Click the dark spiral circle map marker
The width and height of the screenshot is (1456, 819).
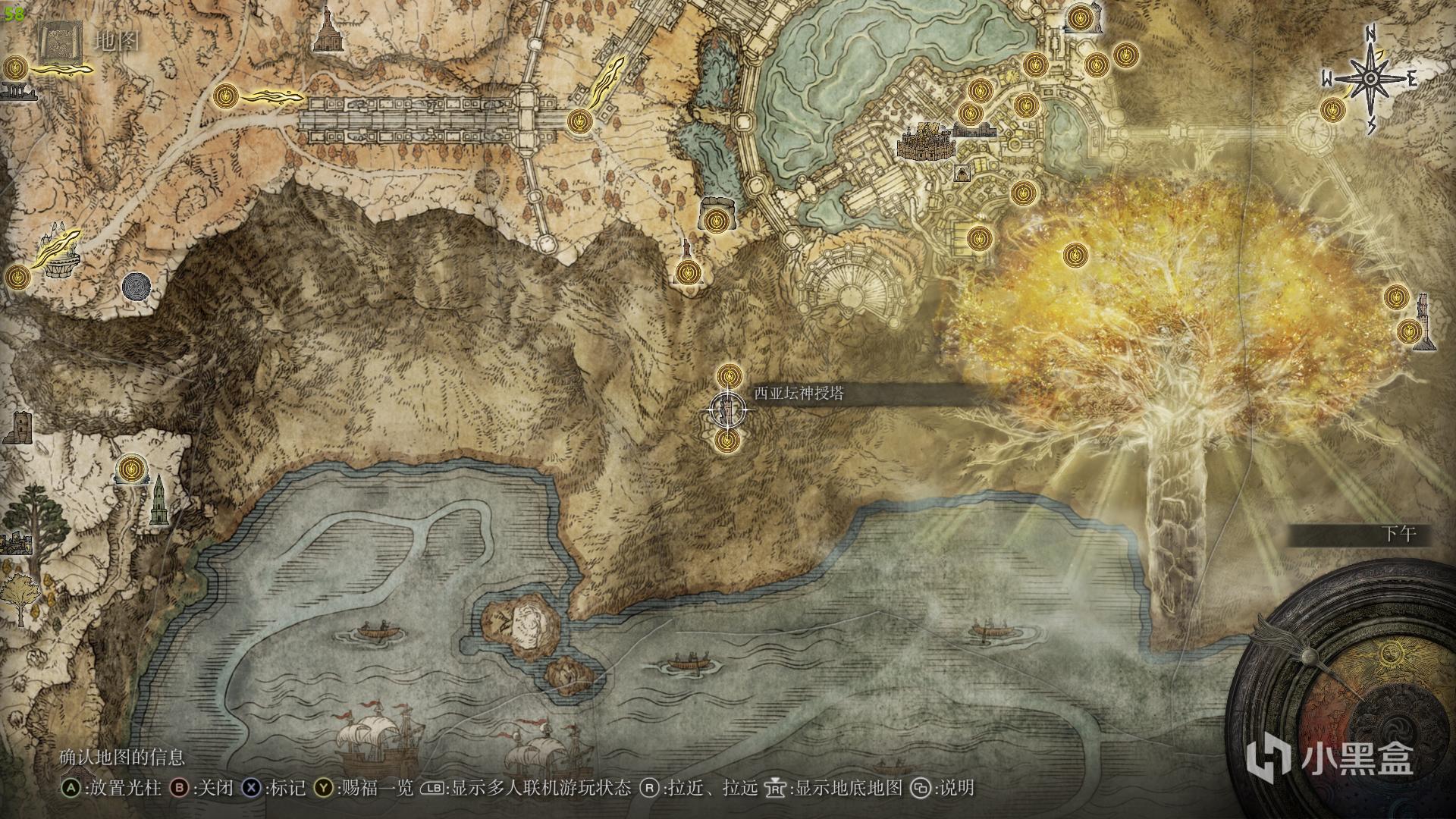tap(136, 286)
